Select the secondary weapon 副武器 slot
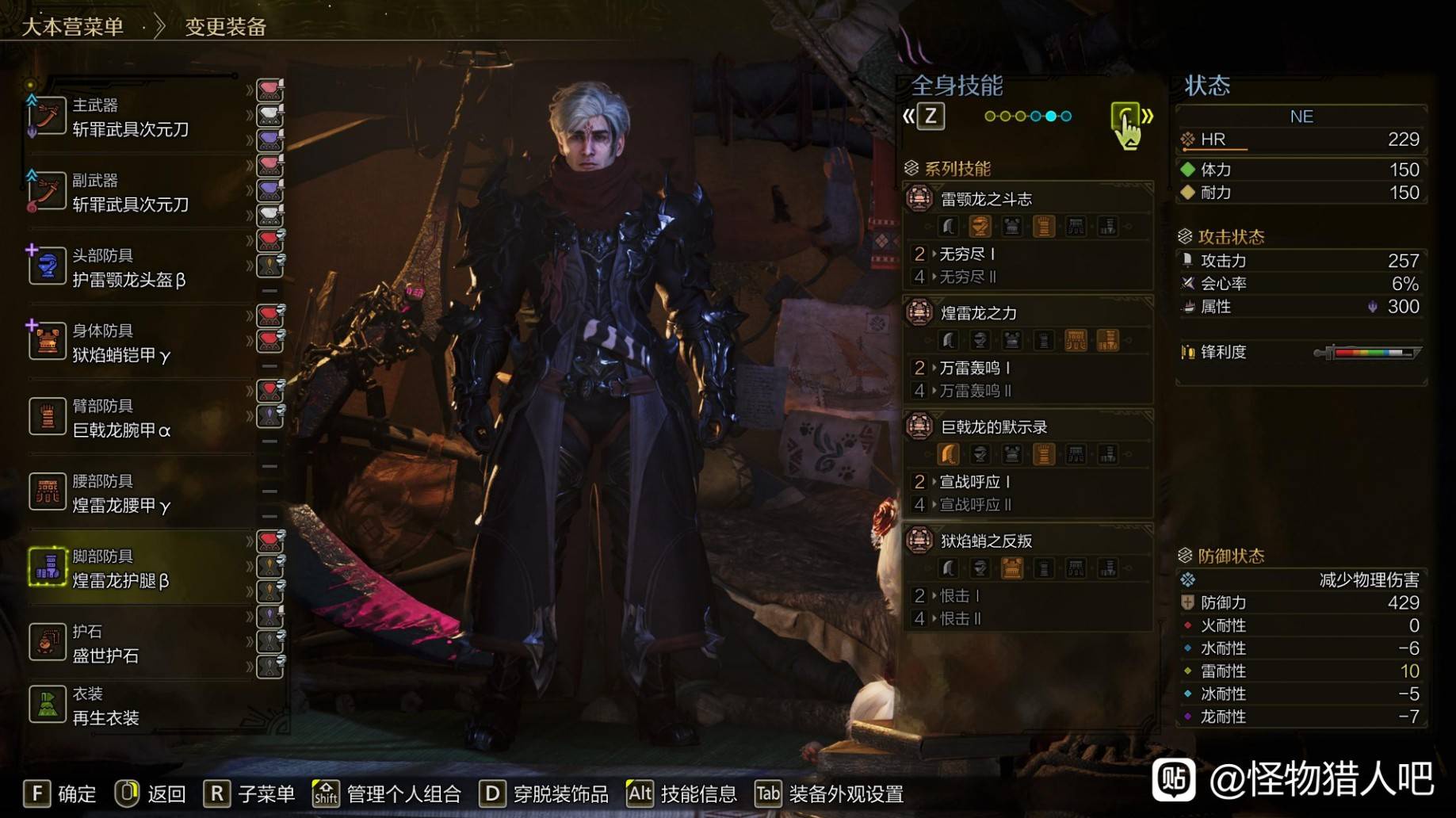 [x=131, y=193]
